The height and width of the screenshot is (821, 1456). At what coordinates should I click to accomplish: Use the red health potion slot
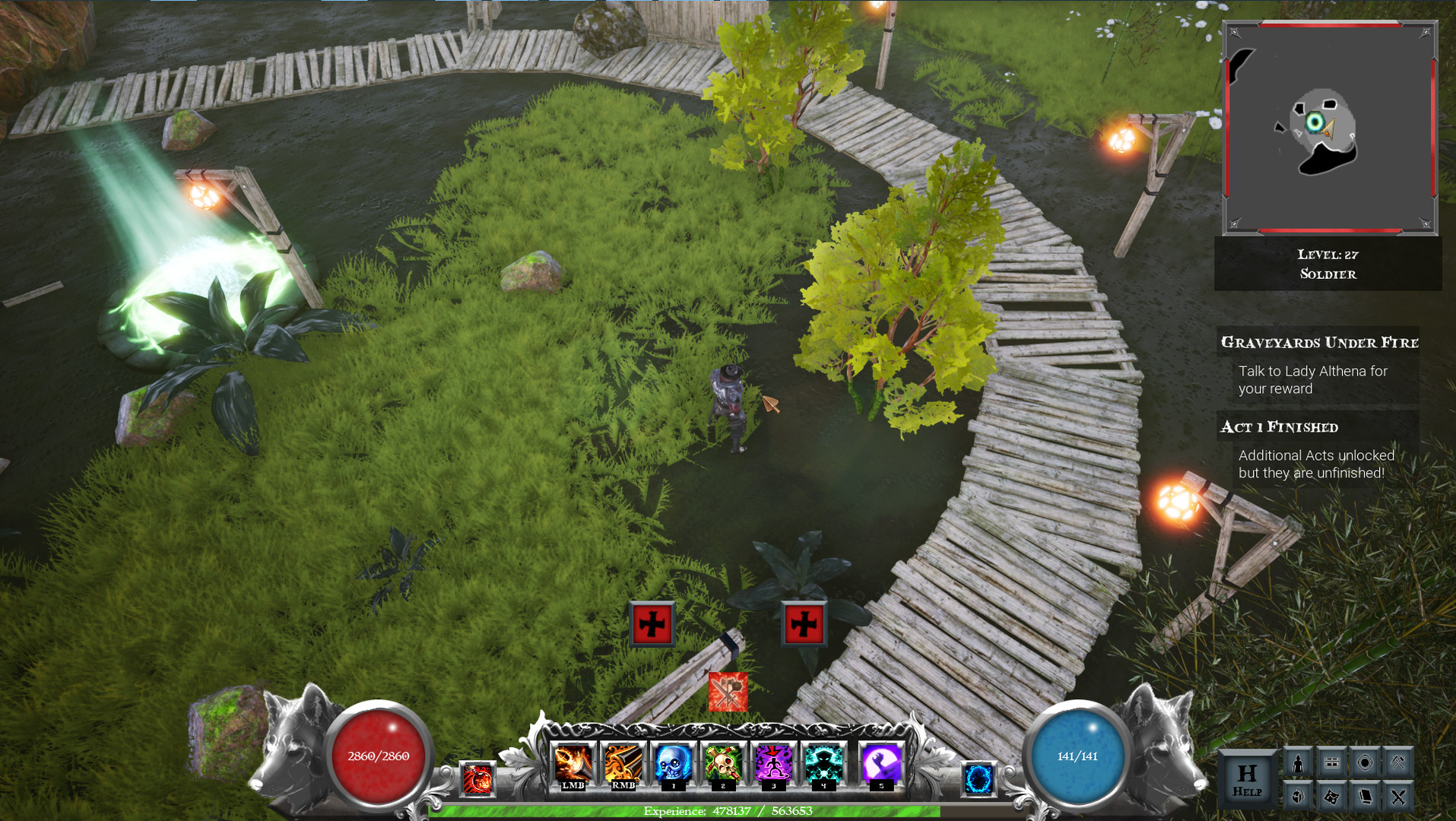477,779
